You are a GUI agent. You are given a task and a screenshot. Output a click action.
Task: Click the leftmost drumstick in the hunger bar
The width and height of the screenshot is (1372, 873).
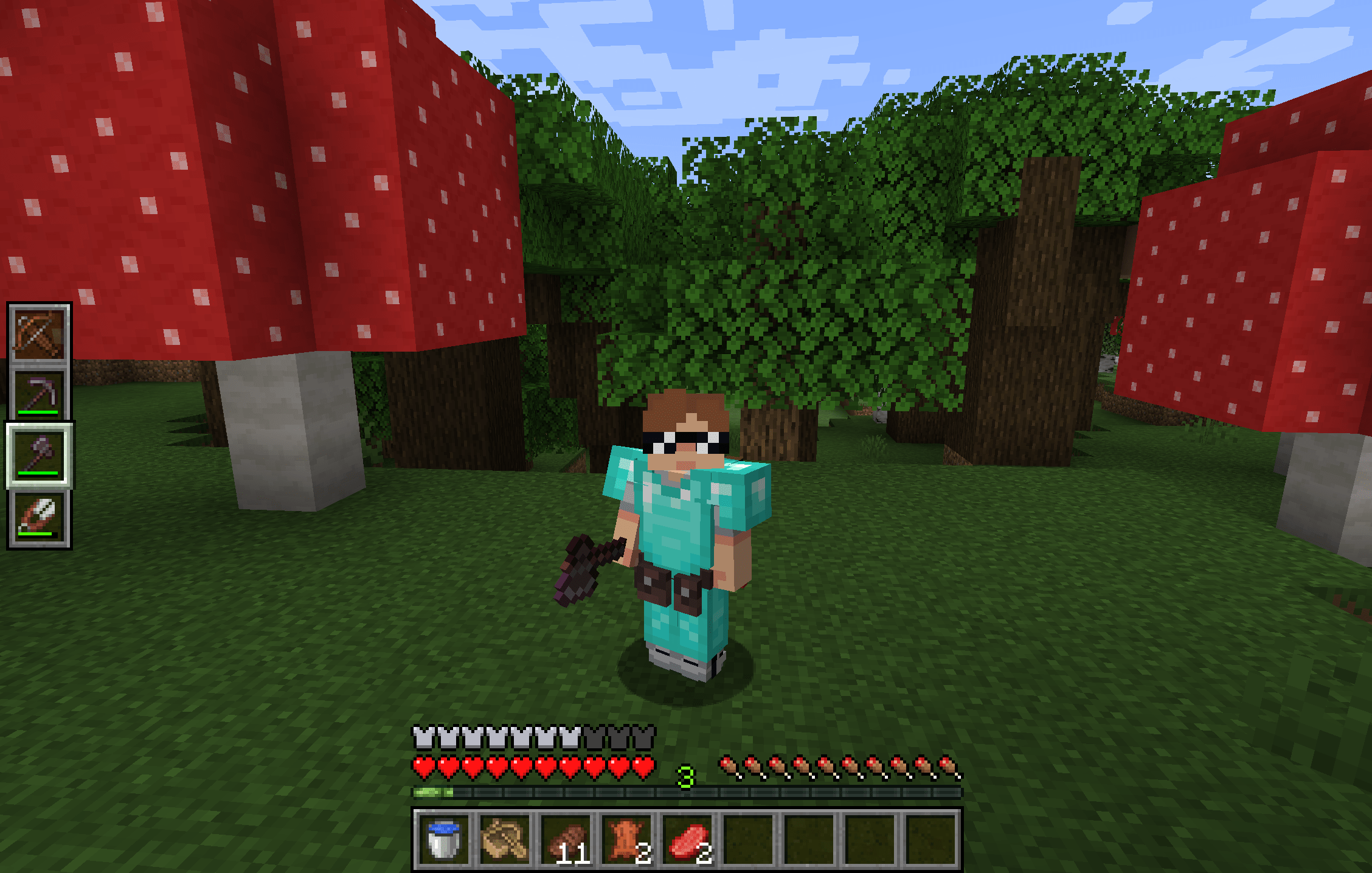click(x=729, y=768)
